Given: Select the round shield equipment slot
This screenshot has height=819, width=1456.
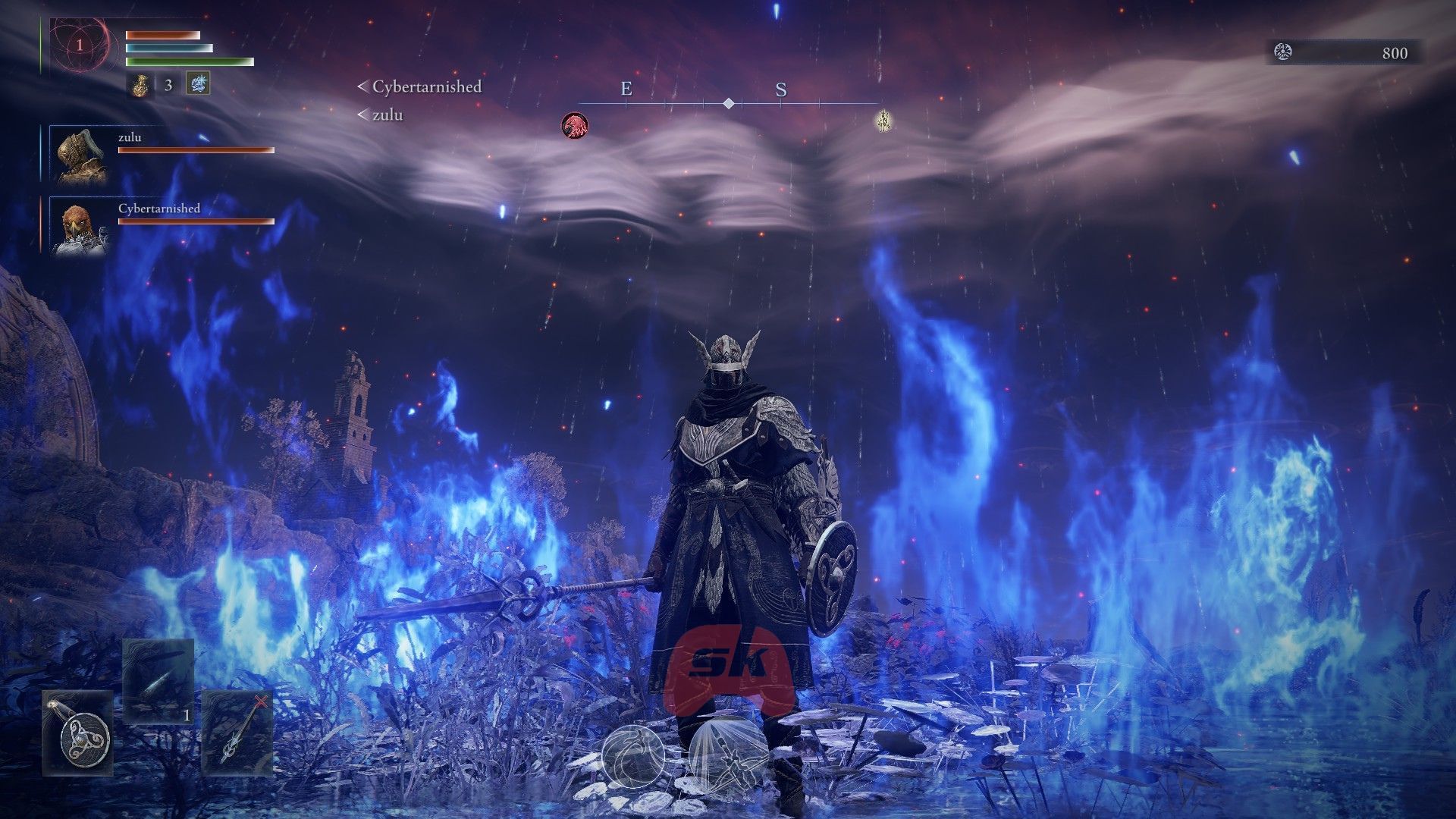Looking at the screenshot, I should click(x=78, y=733).
